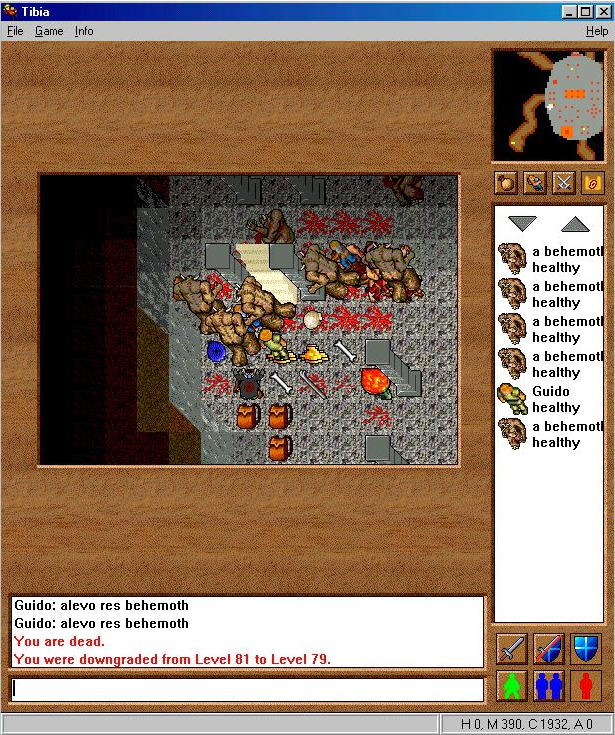Choose balanced sword and shield mode
This screenshot has width=615, height=735.
point(548,649)
